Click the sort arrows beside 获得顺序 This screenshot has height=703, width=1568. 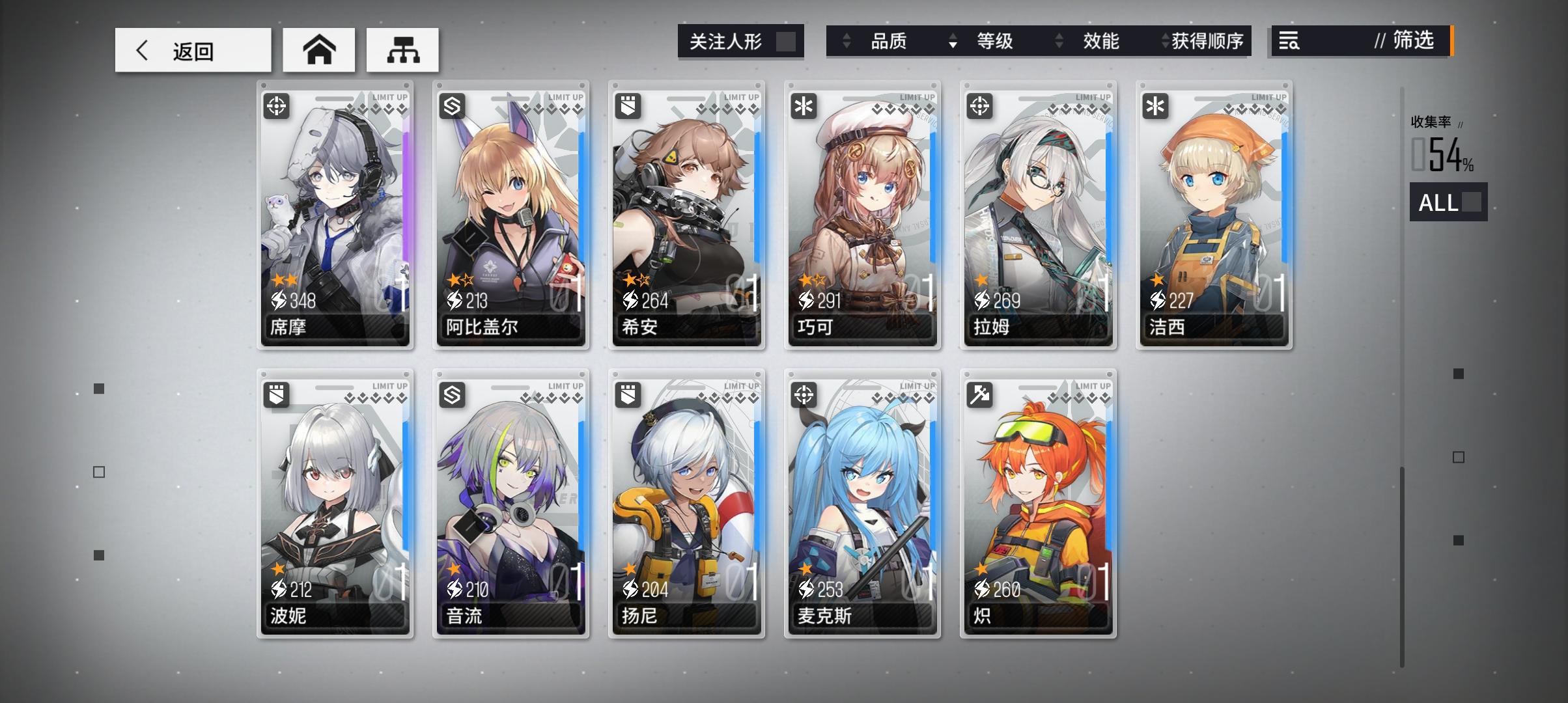1164,42
